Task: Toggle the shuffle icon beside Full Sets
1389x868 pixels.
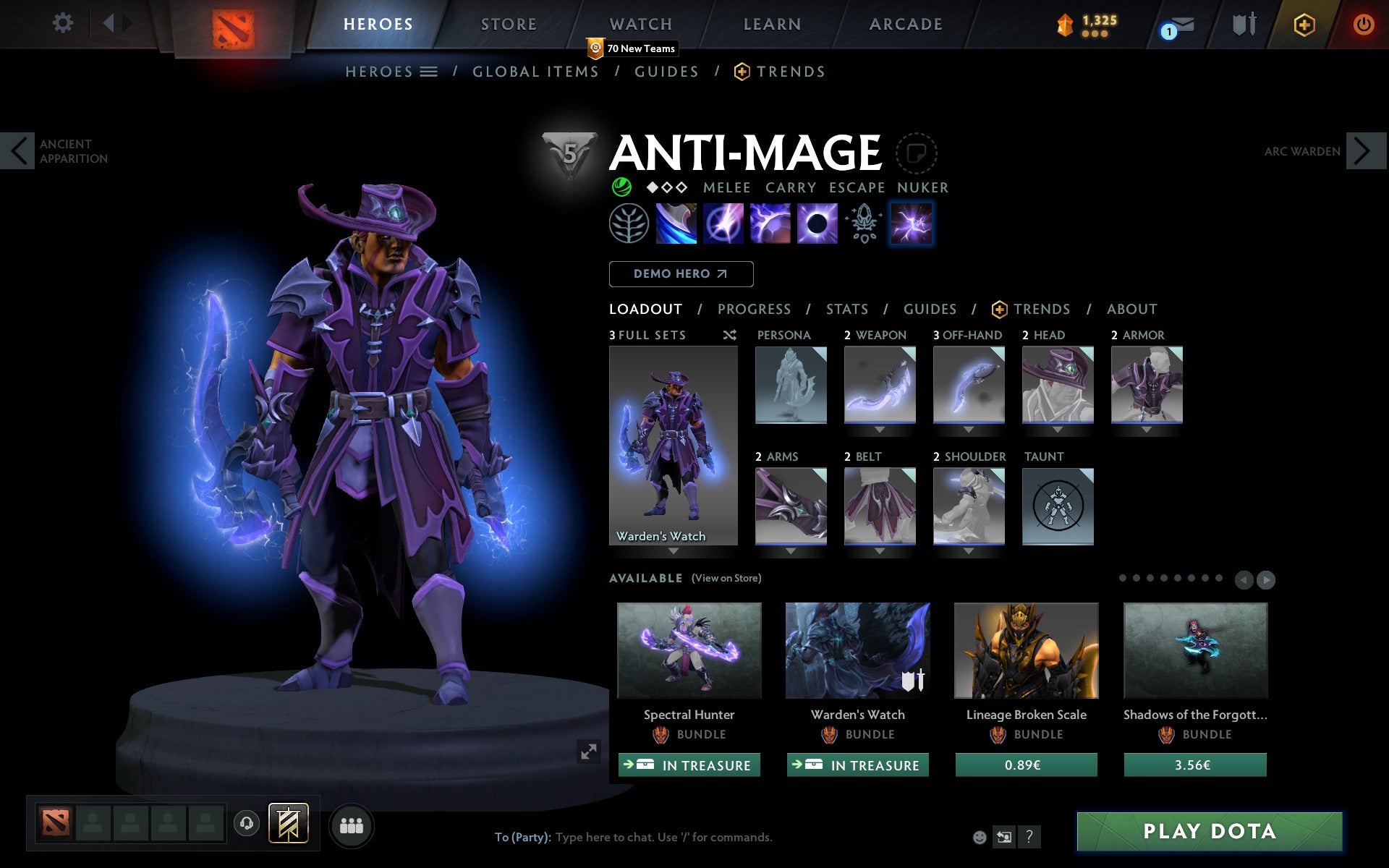Action: [x=729, y=335]
